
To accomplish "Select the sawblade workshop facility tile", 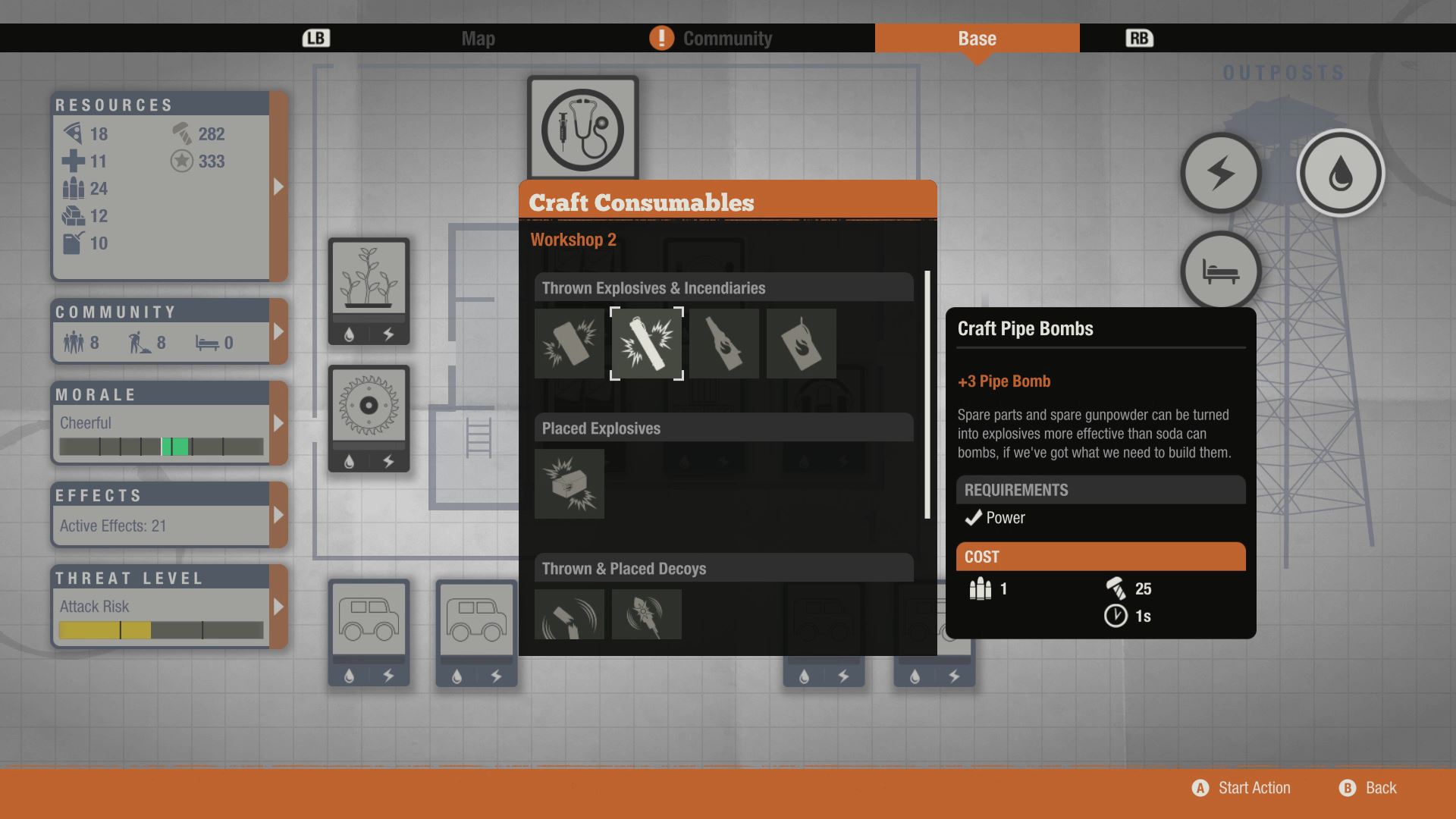I will coord(369,406).
